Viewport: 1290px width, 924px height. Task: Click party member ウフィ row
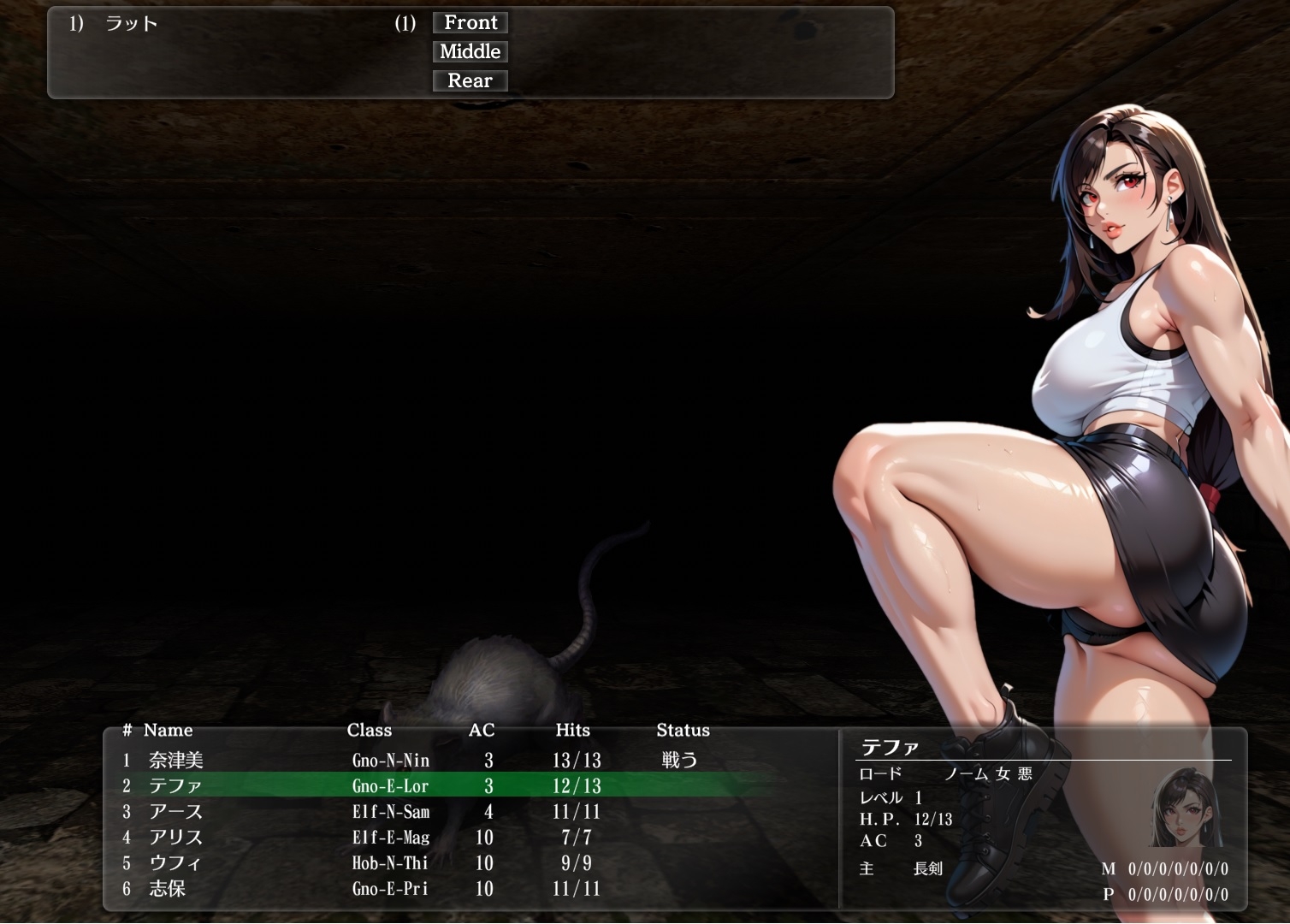point(176,862)
